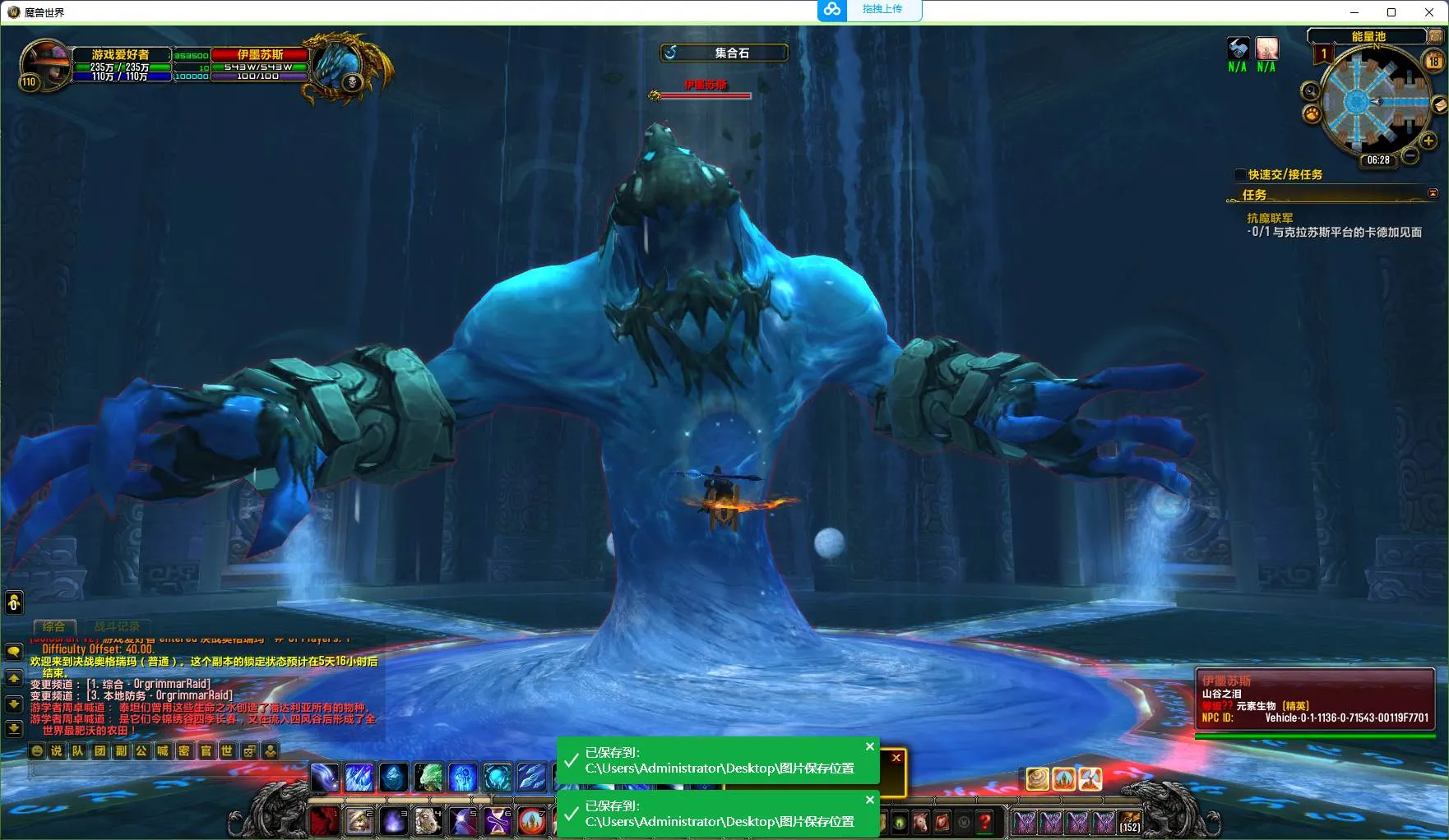This screenshot has height=840, width=1449.
Task: Close the Windows game window
Action: (1429, 12)
